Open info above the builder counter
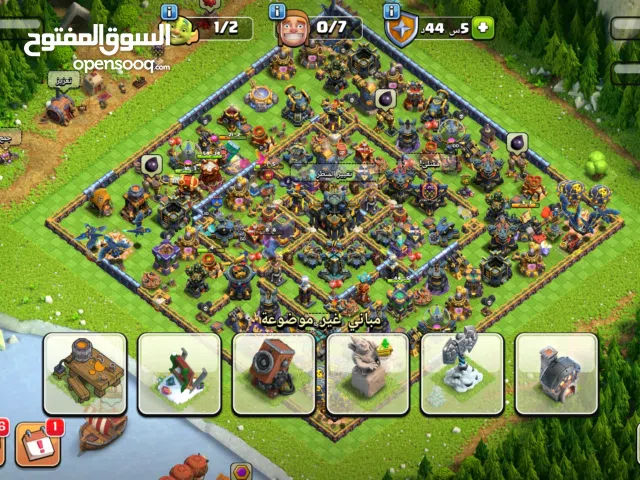The height and width of the screenshot is (480, 640). click(x=279, y=10)
